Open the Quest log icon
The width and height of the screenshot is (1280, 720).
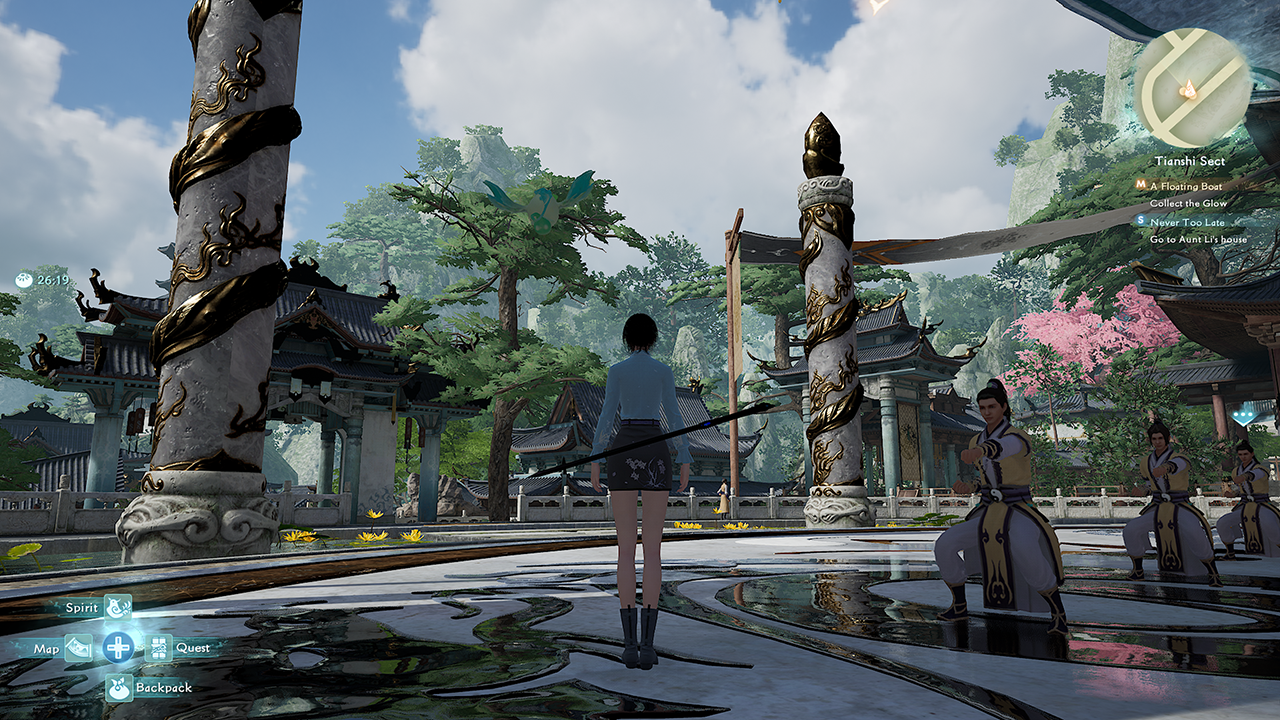[159, 648]
